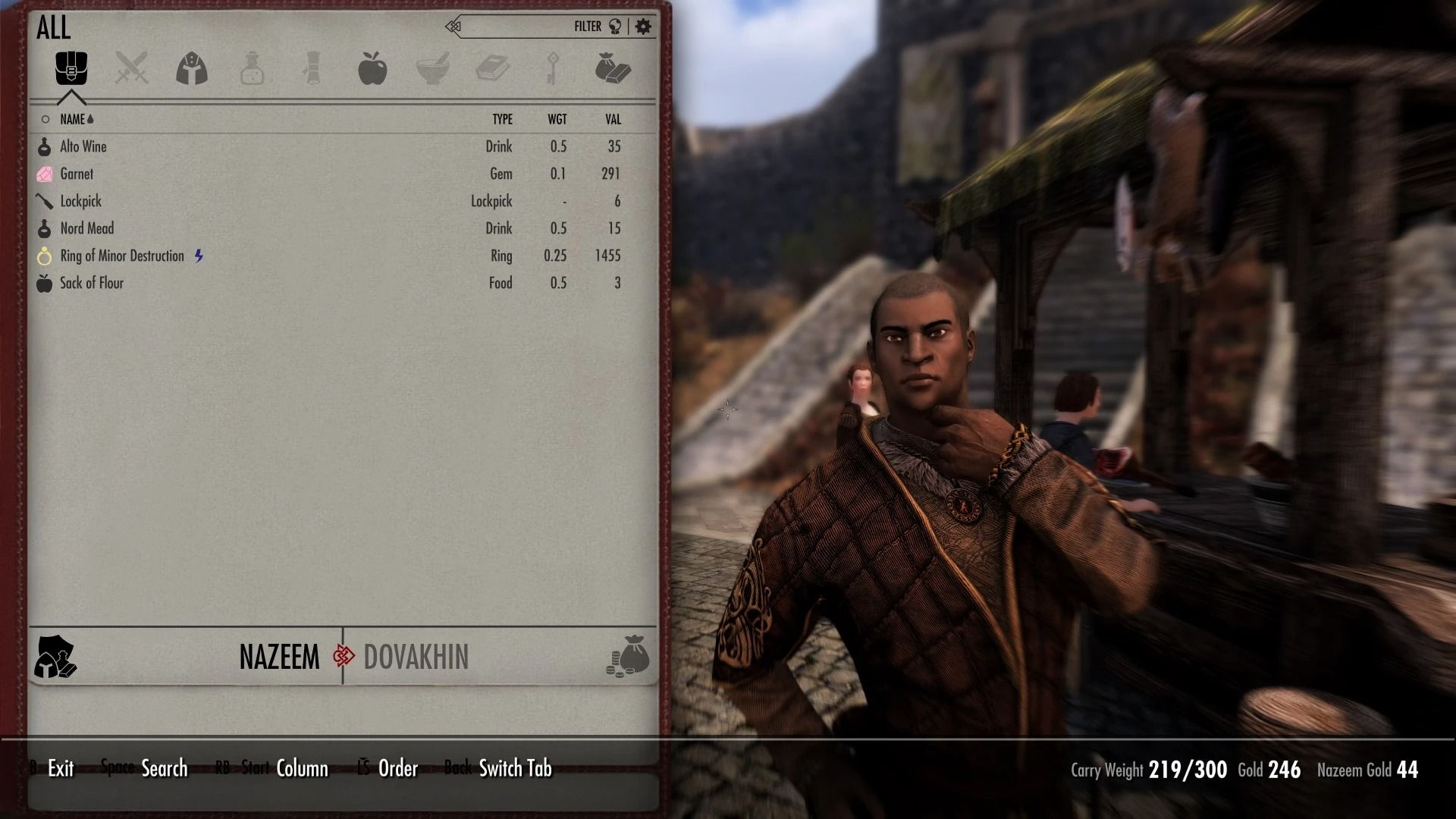This screenshot has width=1456, height=819.
Task: Open the Food category via apple icon
Action: (373, 69)
